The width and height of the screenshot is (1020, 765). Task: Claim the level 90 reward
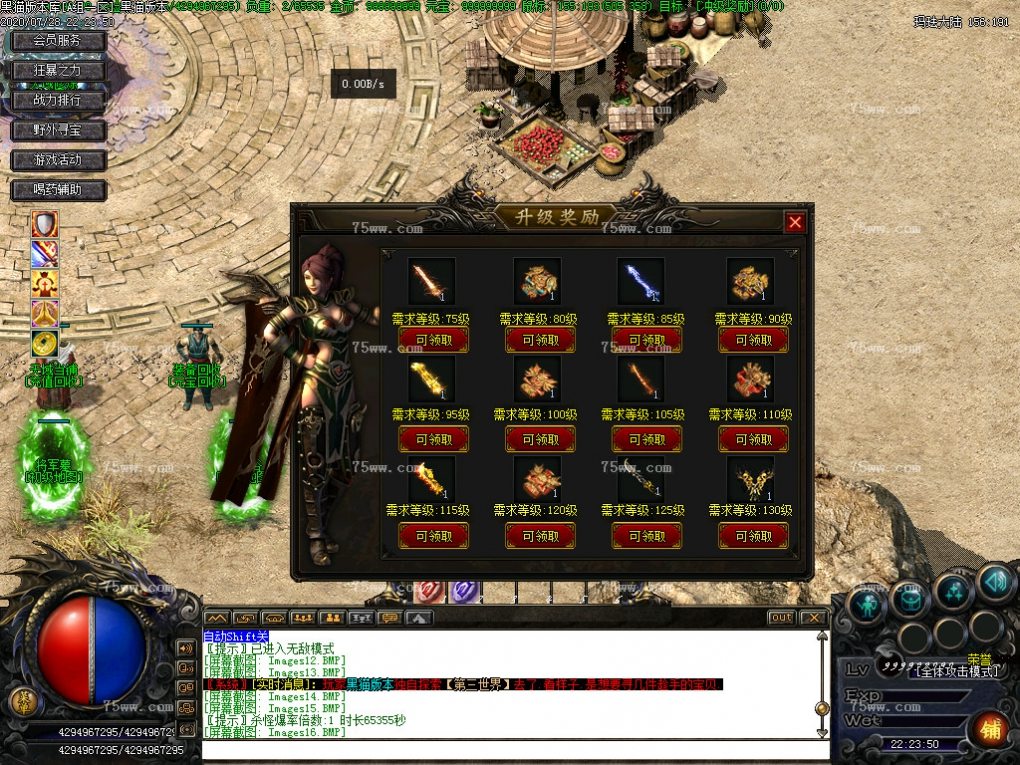tap(753, 340)
